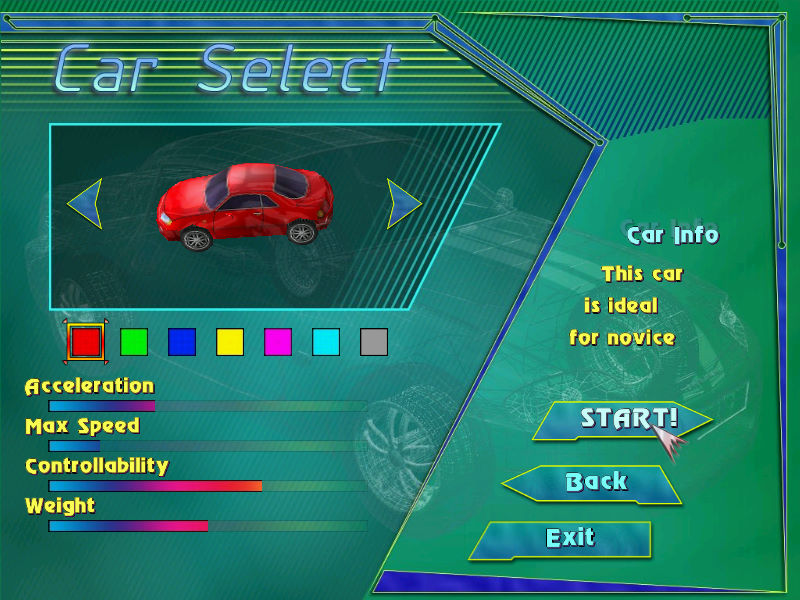Image resolution: width=800 pixels, height=600 pixels.
Task: Start the race with the START! button
Action: pos(622,418)
